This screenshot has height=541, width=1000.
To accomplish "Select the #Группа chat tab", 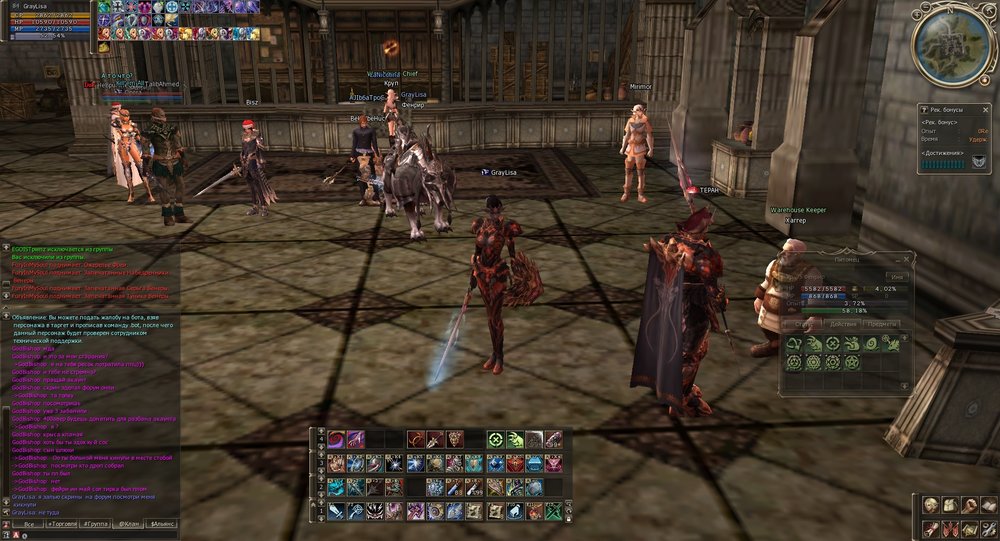I will (97, 523).
